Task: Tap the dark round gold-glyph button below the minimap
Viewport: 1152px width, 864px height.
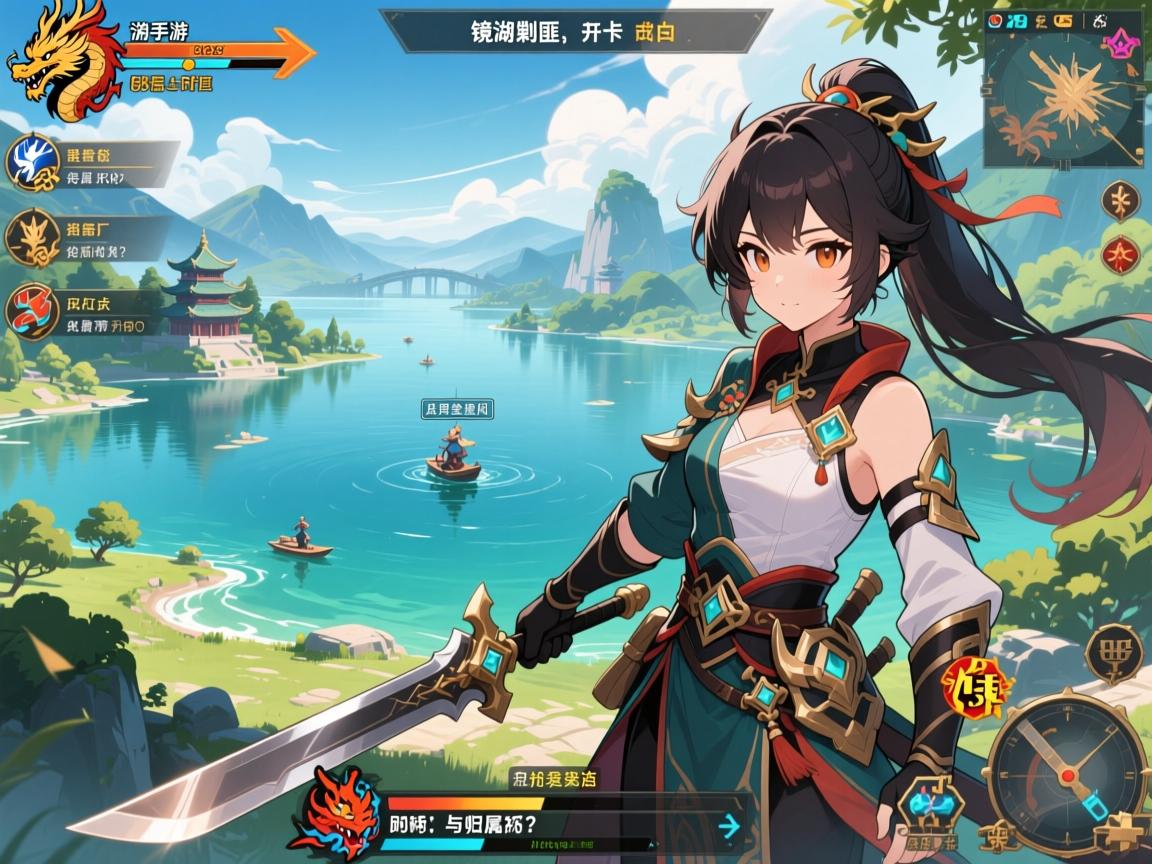Action: pos(1120,201)
